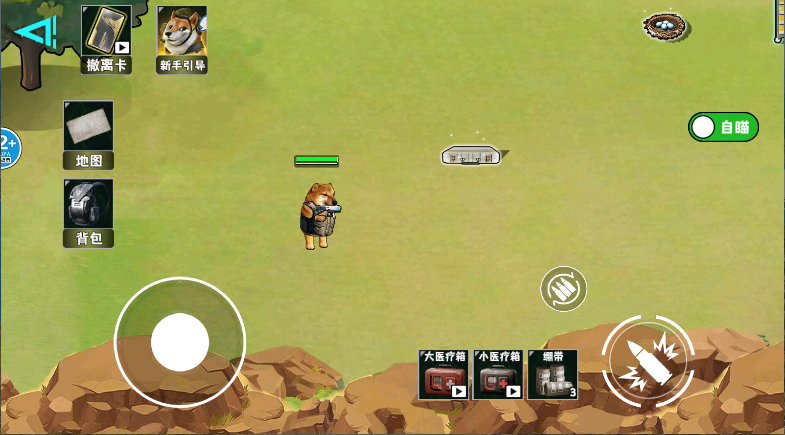Use the 小医疗箱 small medkit

click(x=498, y=375)
